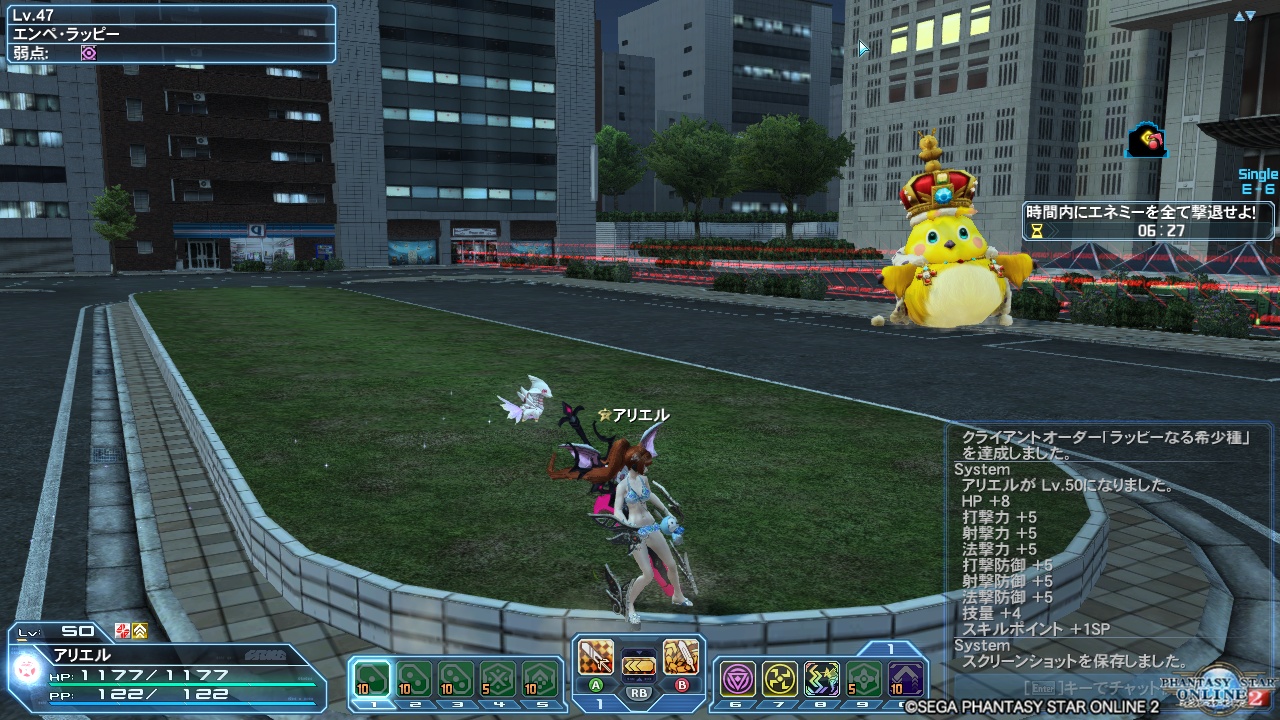Expand the subpalette page number 1 tab
The width and height of the screenshot is (1280, 720).
point(890,648)
